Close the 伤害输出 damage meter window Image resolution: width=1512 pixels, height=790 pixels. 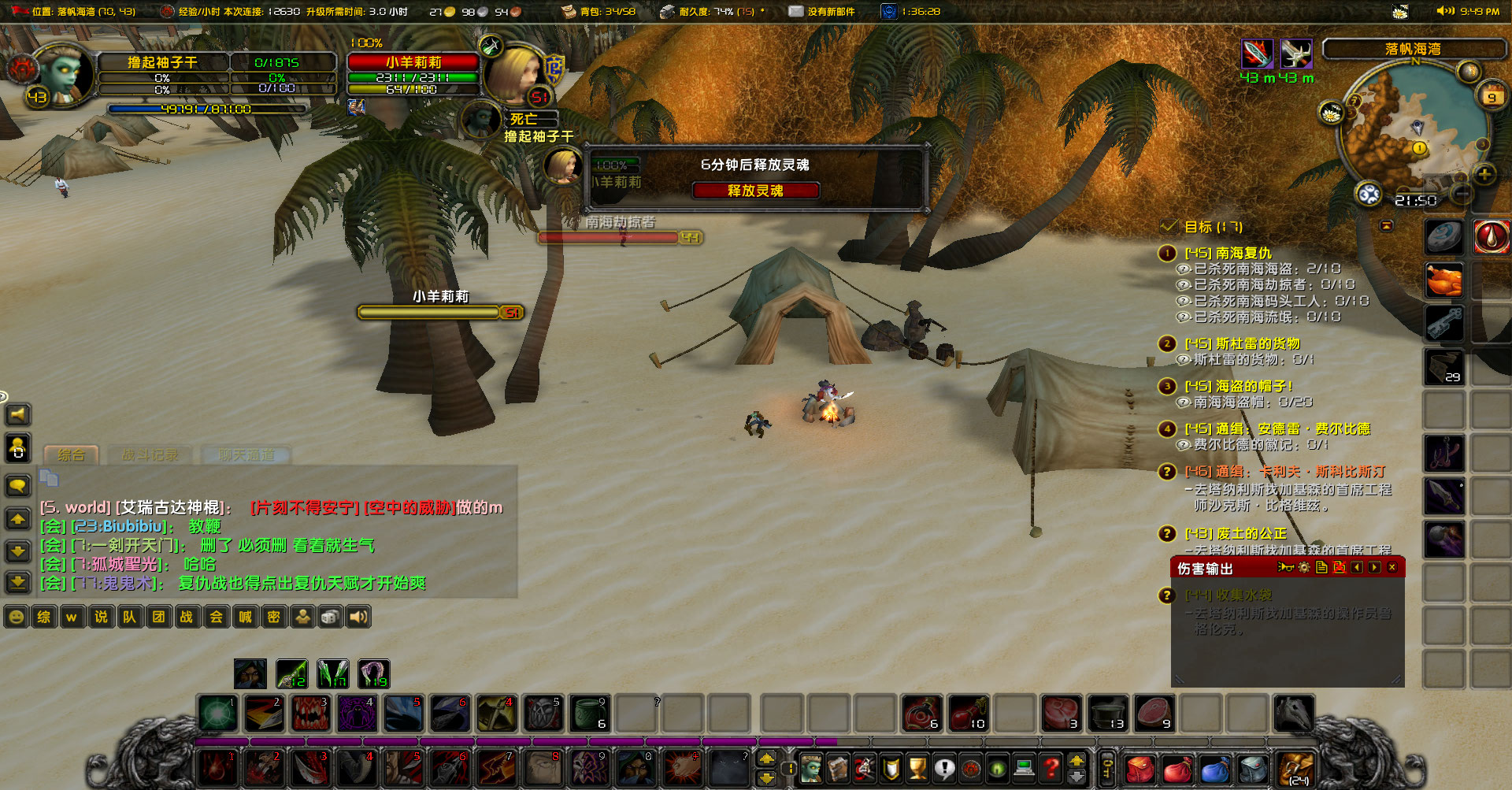pyautogui.click(x=1392, y=568)
